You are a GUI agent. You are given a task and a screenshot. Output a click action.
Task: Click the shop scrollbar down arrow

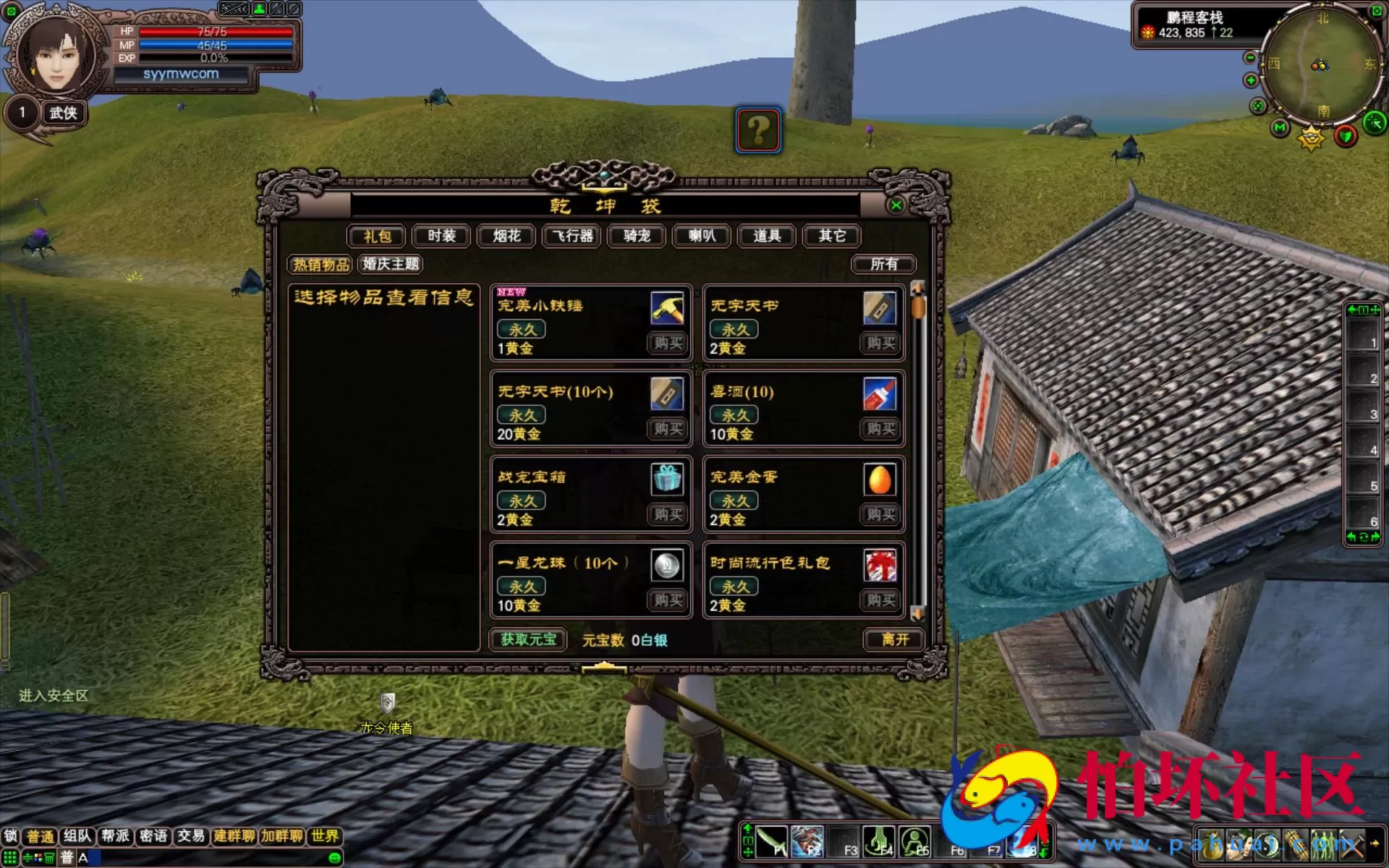919,613
